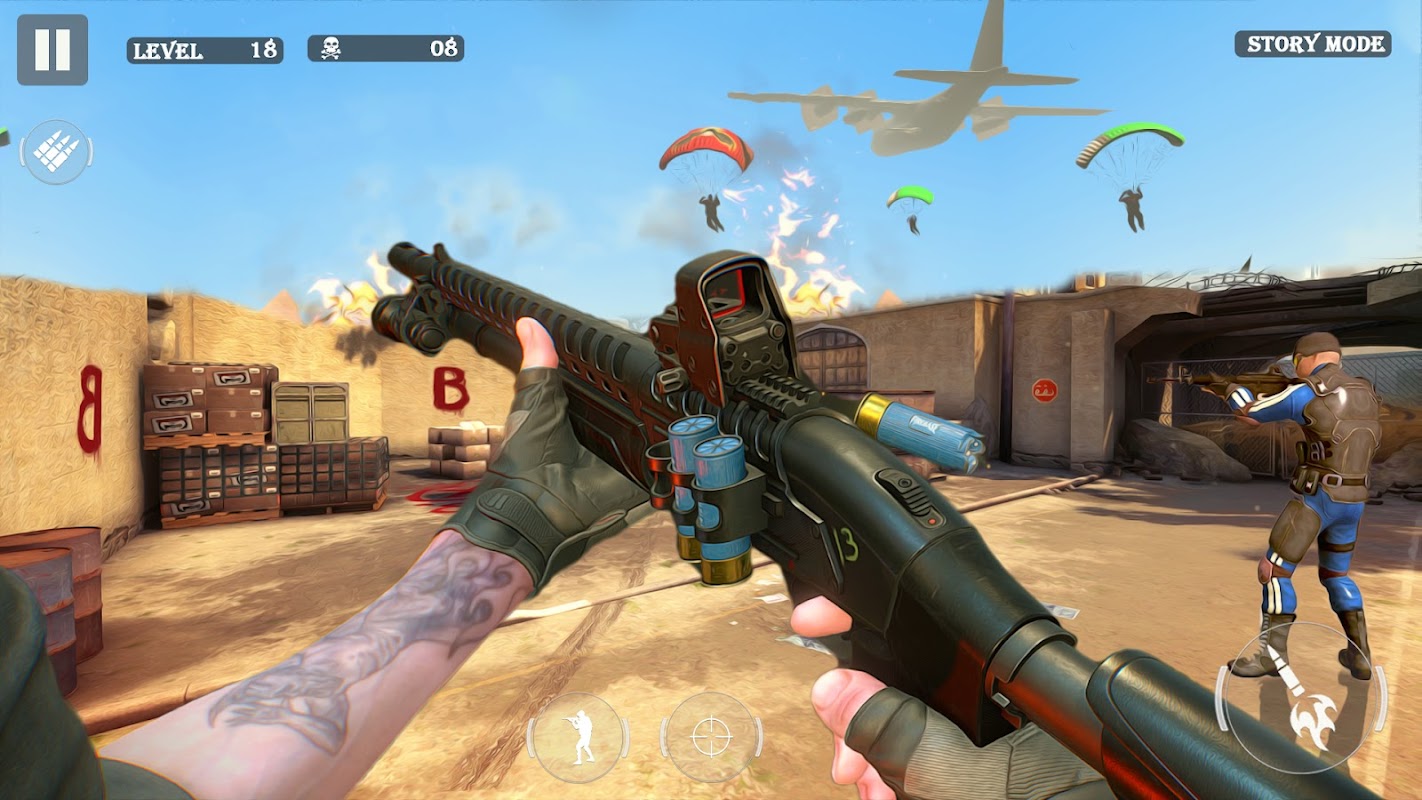1422x800 pixels.
Task: Activate the crosshair aim button
Action: (711, 738)
